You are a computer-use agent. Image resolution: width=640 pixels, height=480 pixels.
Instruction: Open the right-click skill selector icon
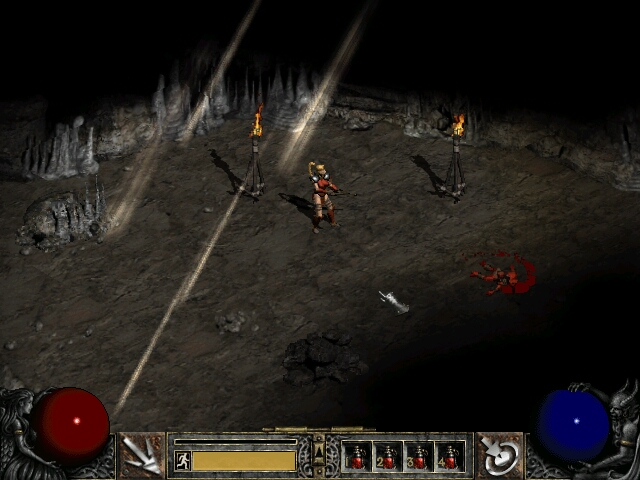(x=499, y=456)
